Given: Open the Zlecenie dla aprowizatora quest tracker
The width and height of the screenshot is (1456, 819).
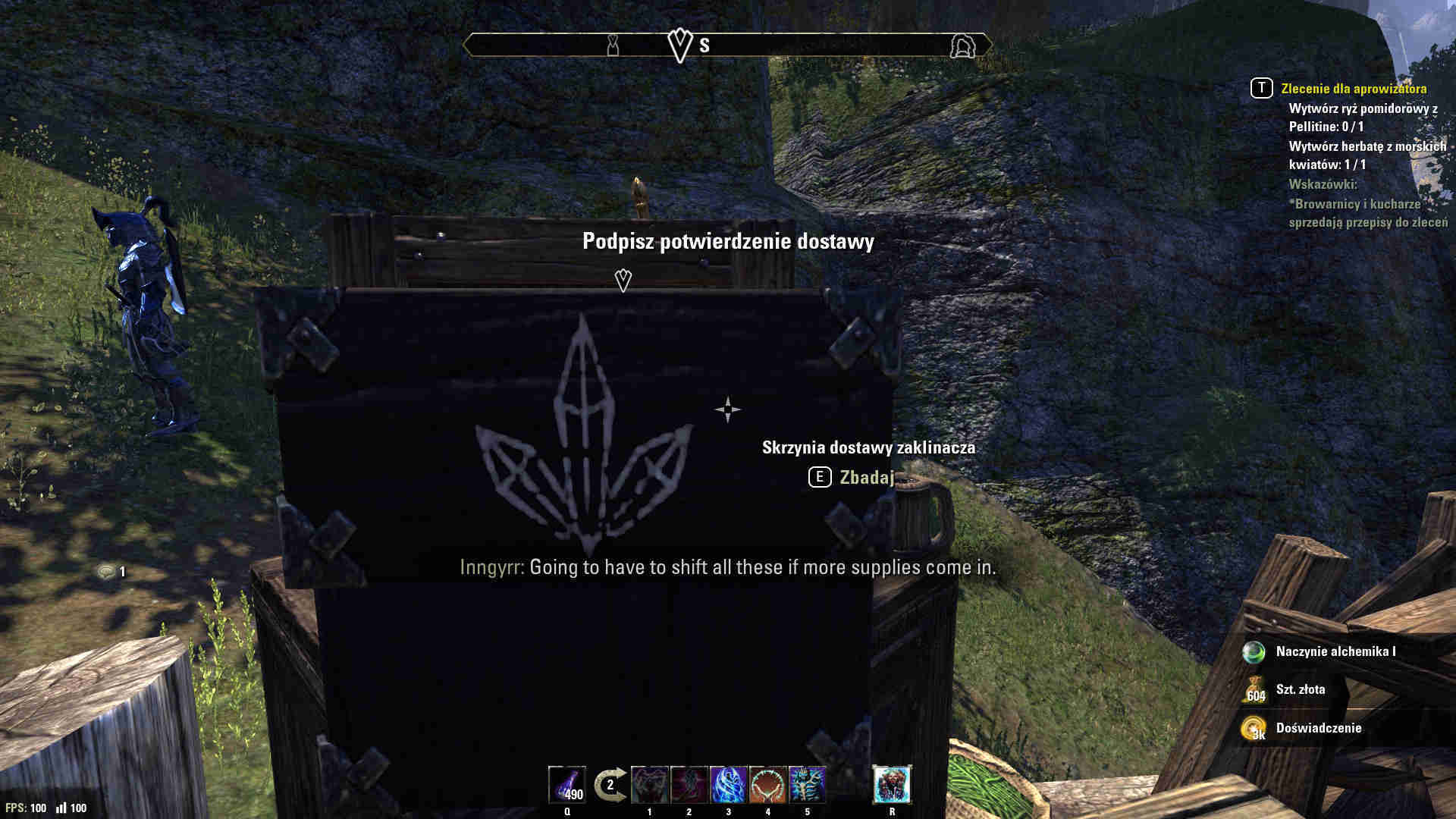Looking at the screenshot, I should tap(1353, 89).
